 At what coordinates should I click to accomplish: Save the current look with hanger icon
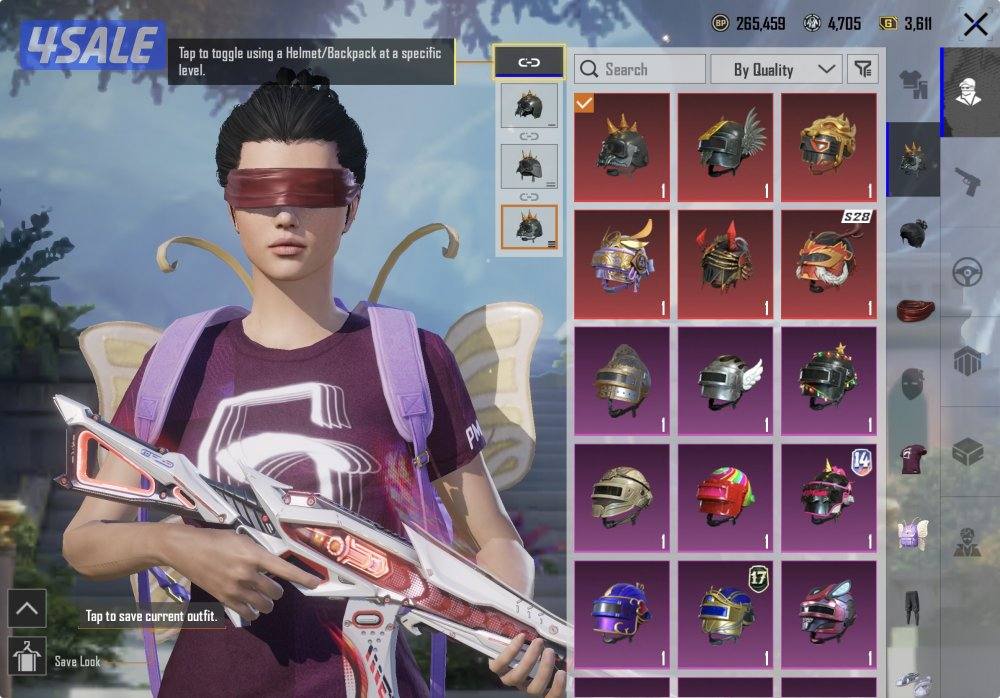(27, 657)
